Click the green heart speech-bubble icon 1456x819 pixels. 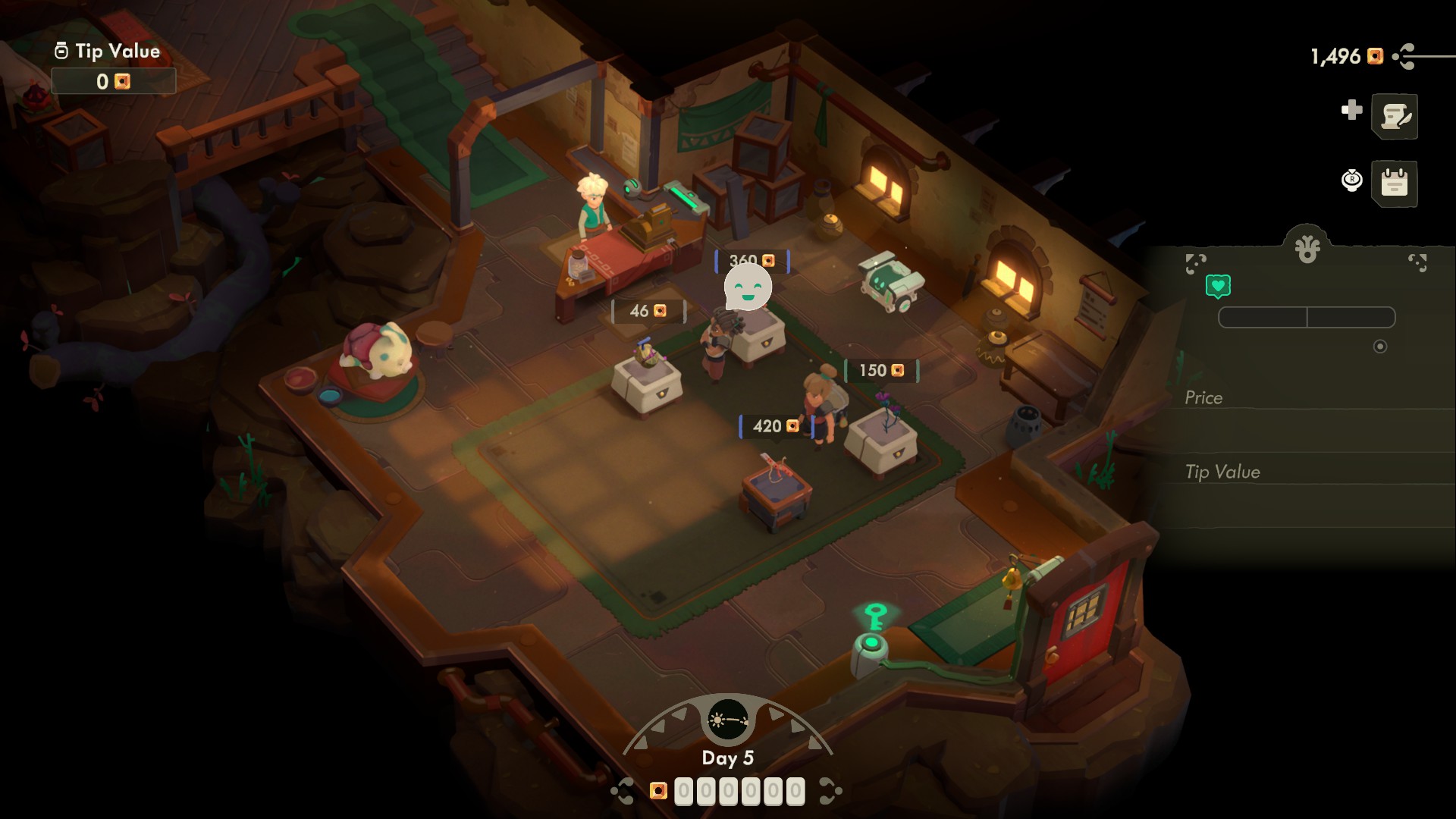1218,286
